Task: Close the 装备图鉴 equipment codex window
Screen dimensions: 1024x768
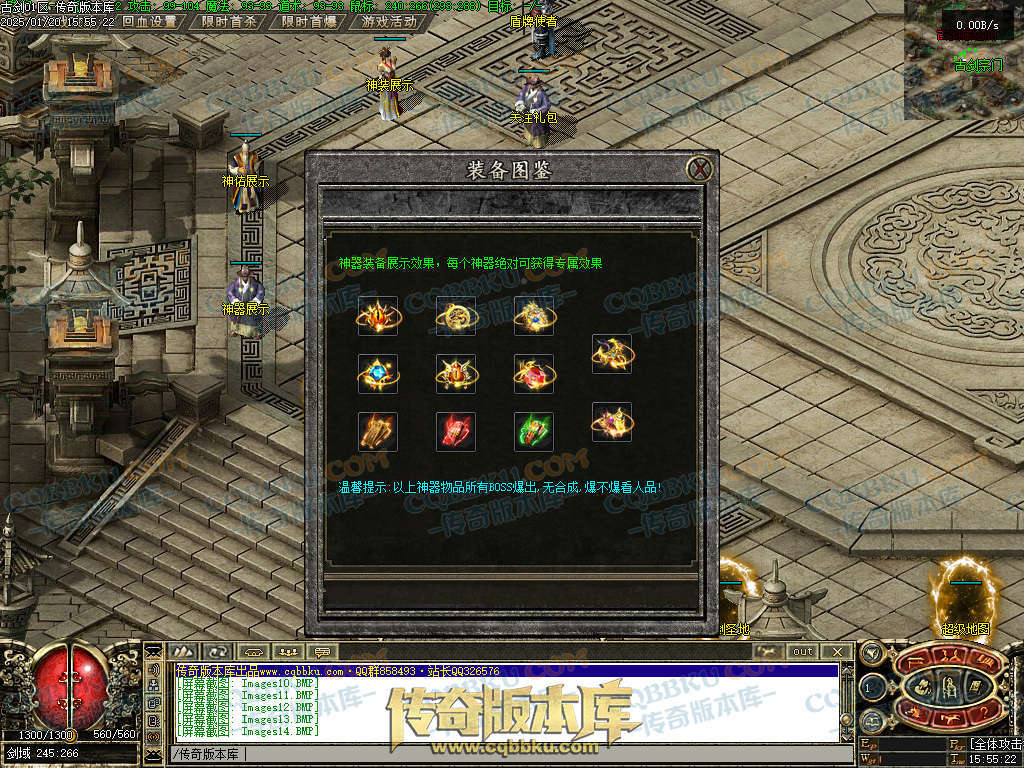Action: (x=701, y=168)
